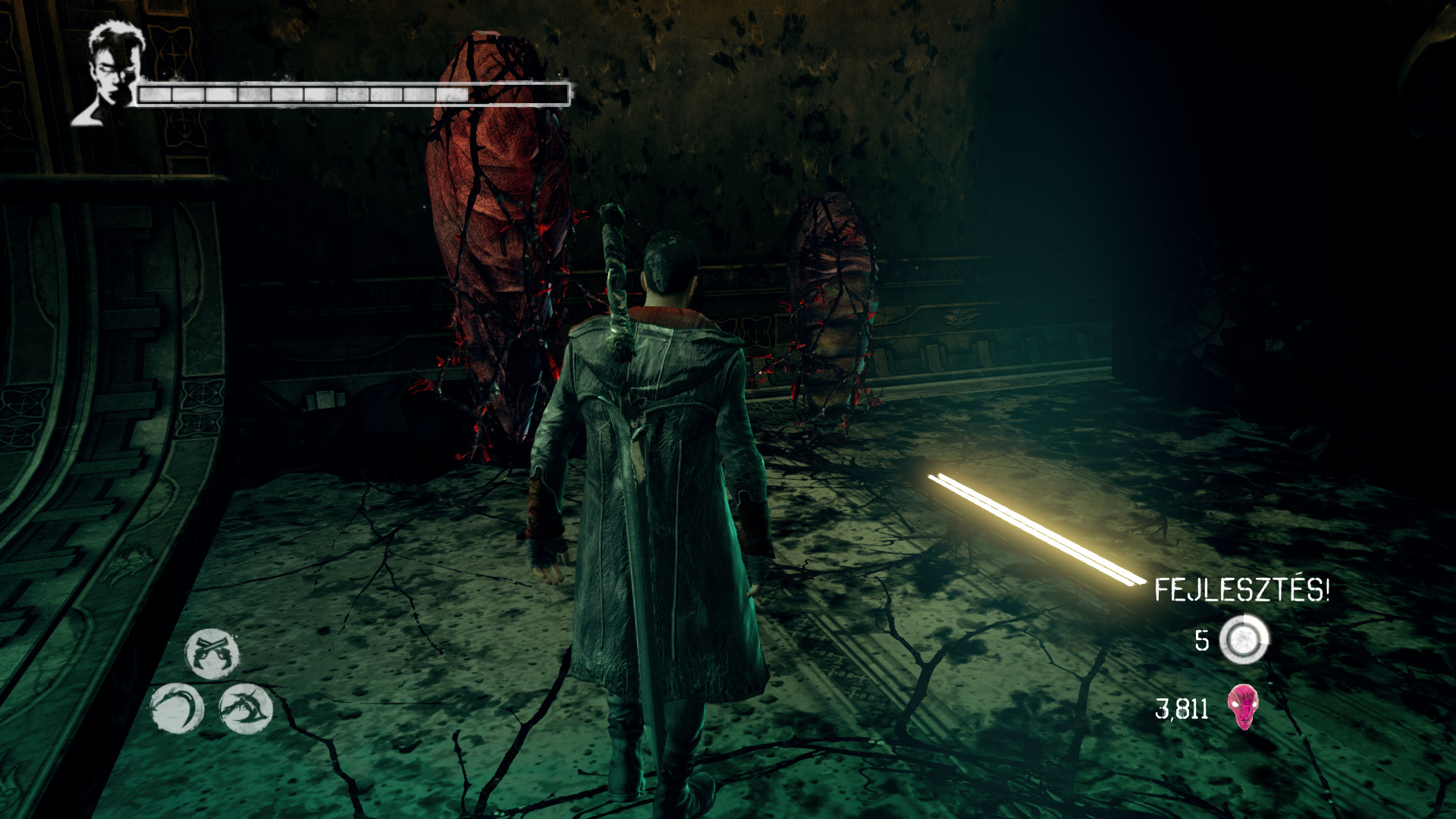The height and width of the screenshot is (819, 1456).
Task: Select the crossed pistols weapon icon
Action: (x=212, y=653)
